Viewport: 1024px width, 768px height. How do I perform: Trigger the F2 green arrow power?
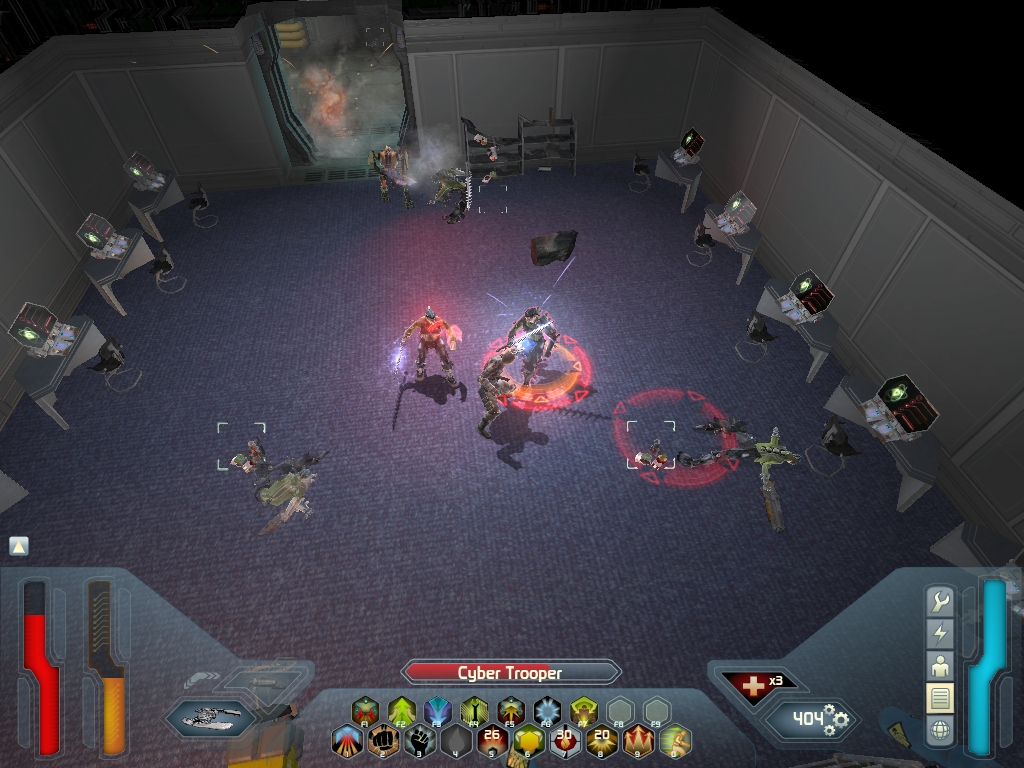401,711
